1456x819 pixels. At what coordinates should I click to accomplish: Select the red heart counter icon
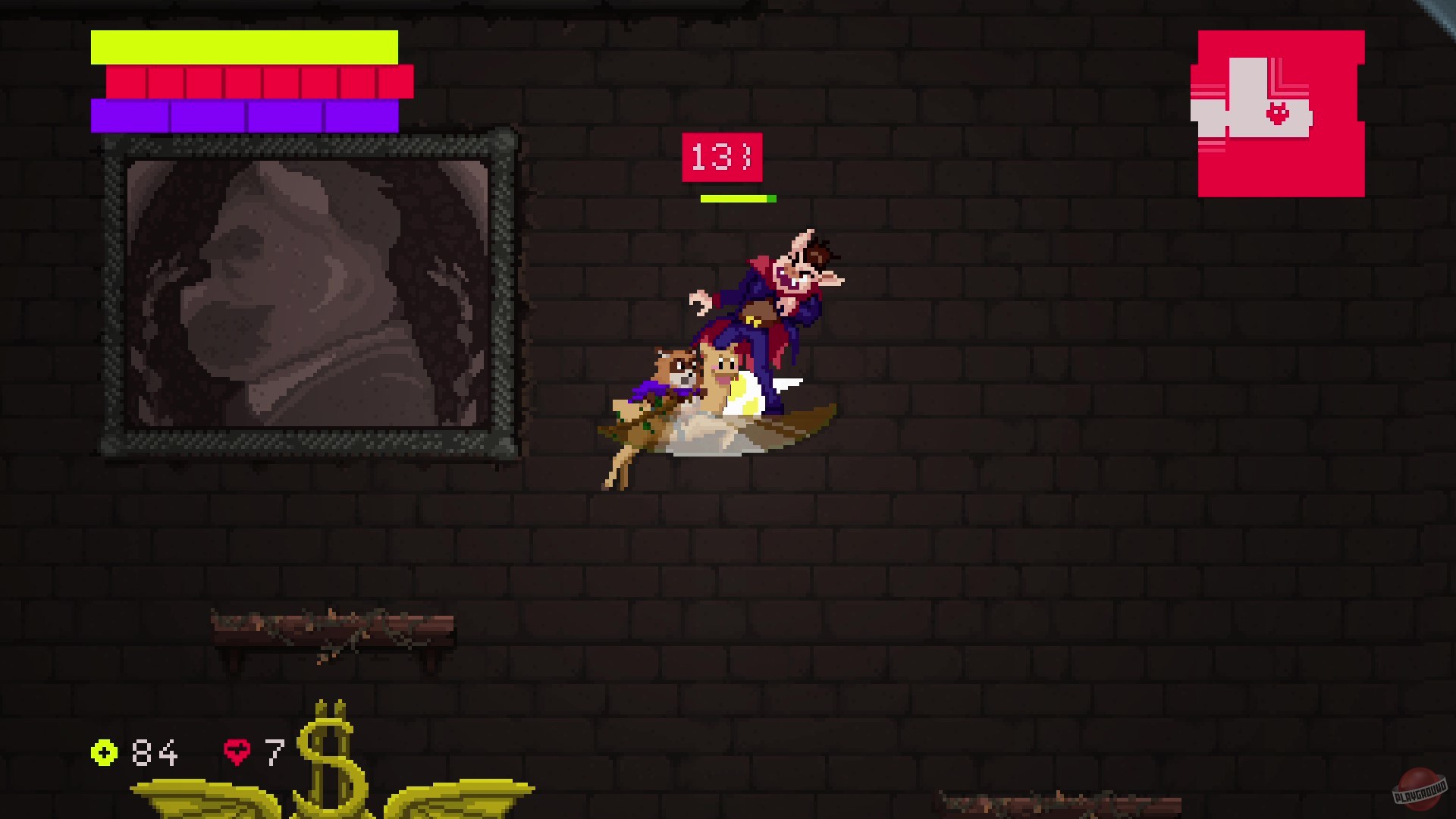click(x=236, y=753)
